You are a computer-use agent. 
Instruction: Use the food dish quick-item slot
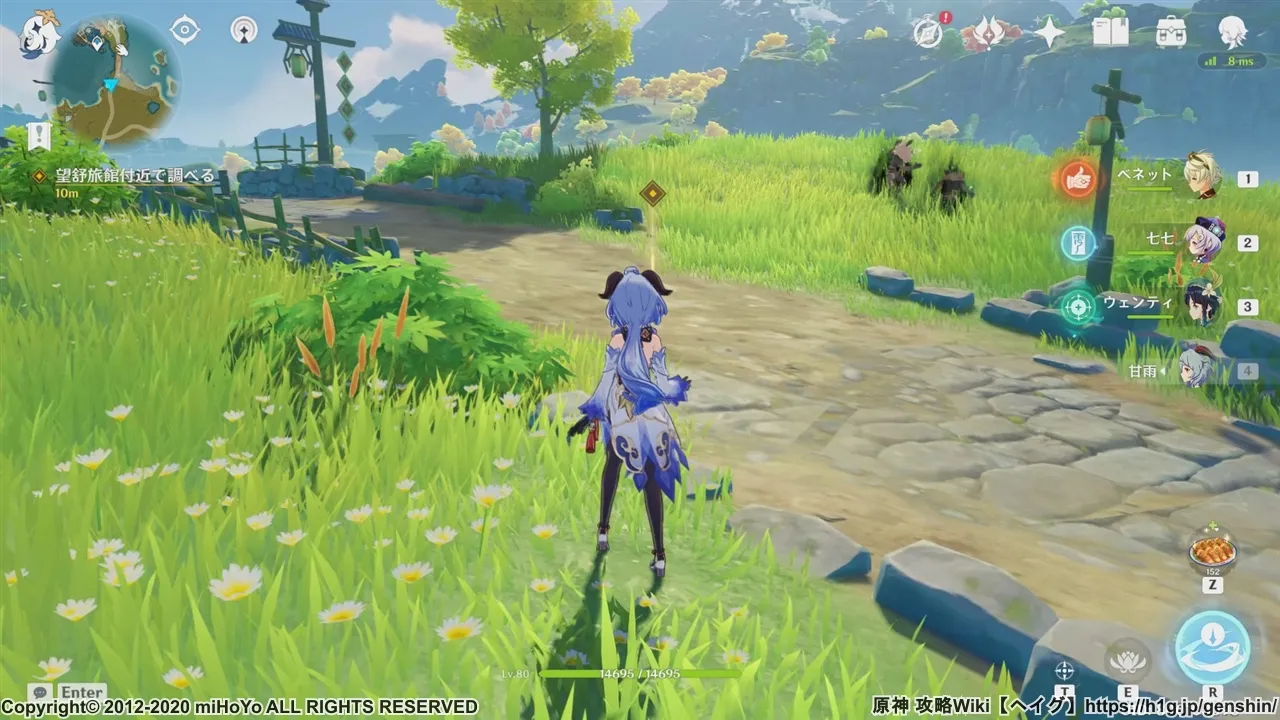pyautogui.click(x=1212, y=552)
